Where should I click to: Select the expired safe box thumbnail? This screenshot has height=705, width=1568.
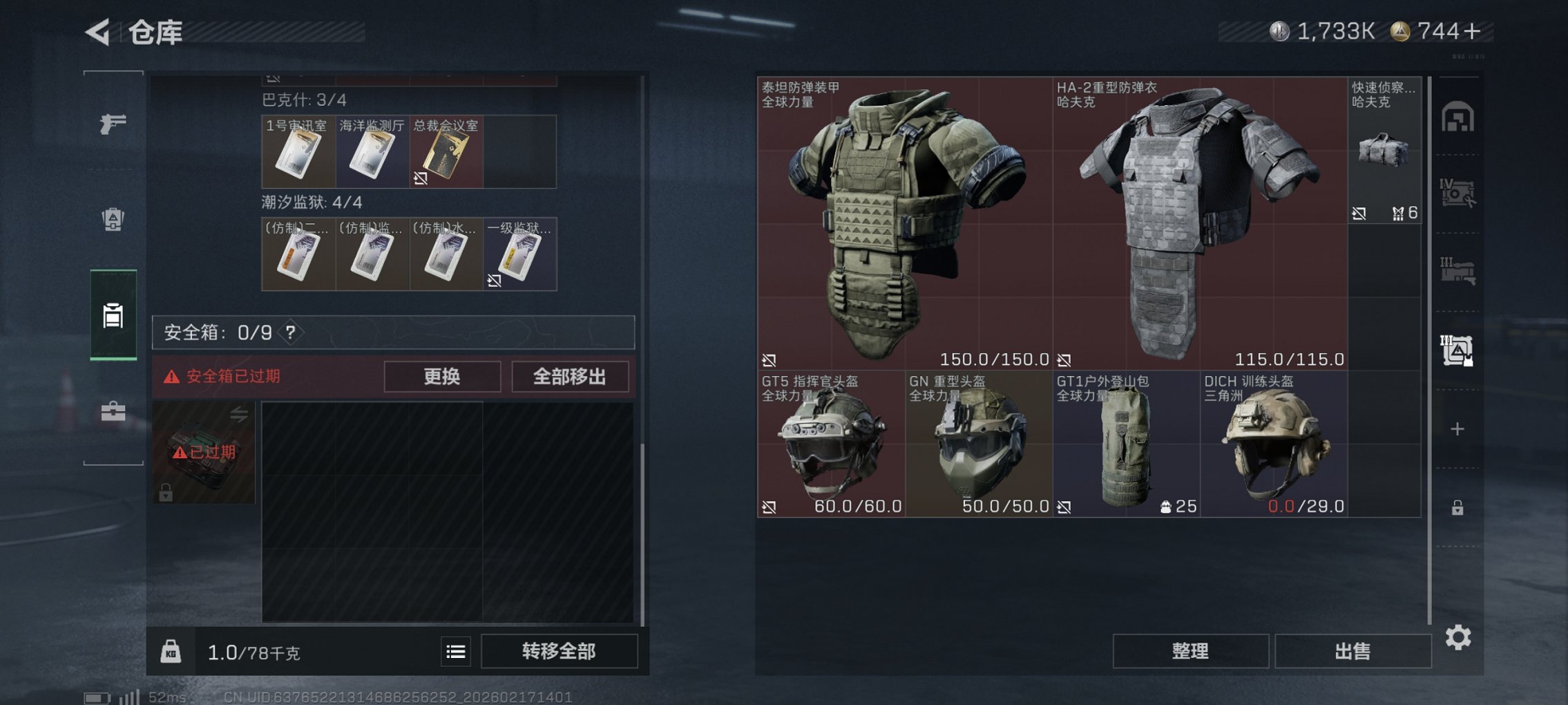point(205,453)
